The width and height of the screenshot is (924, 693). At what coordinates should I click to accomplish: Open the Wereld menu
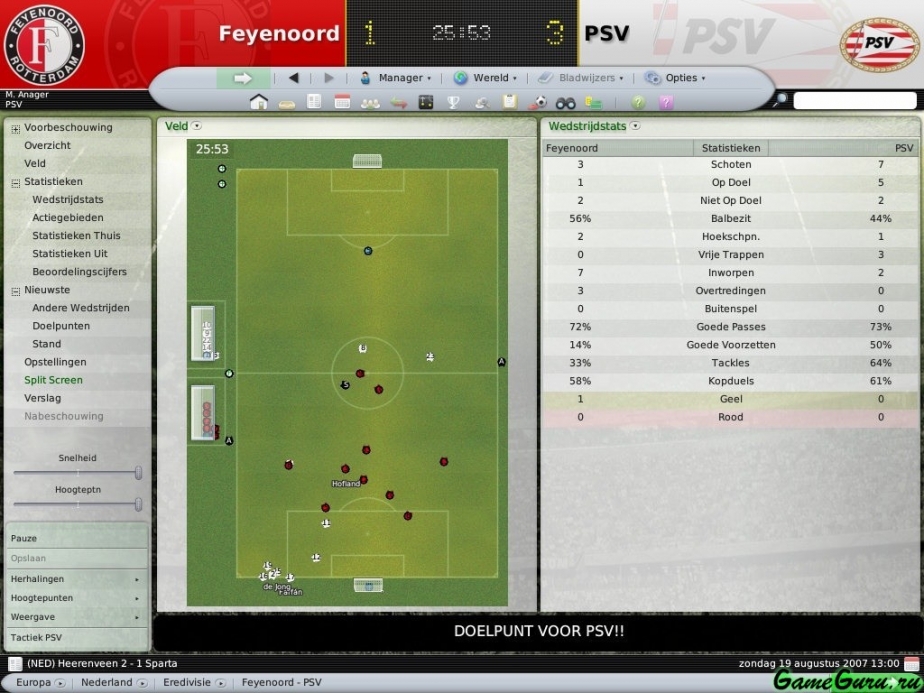tap(485, 78)
